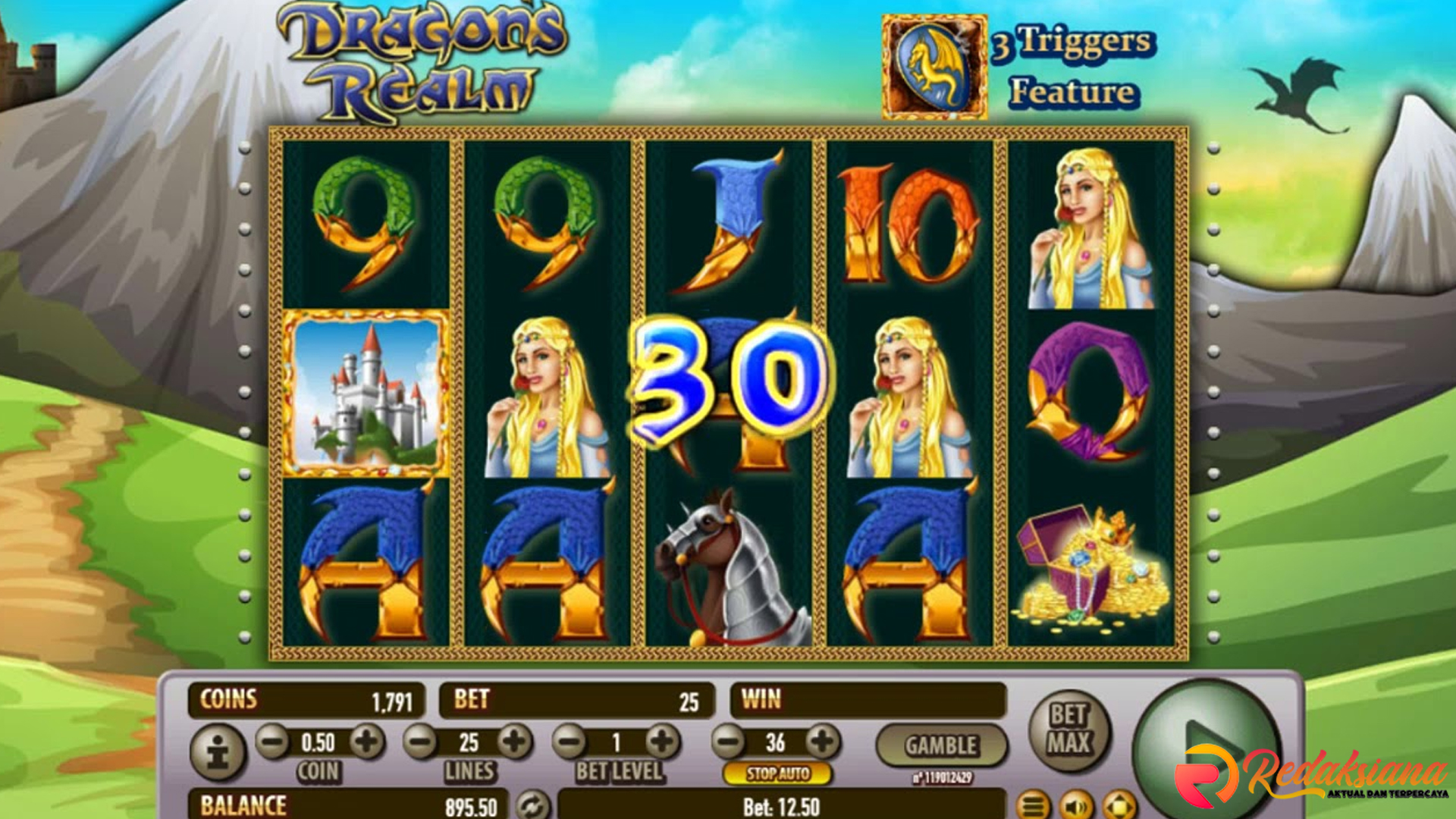Increase the coin value
Image resolution: width=1456 pixels, height=819 pixels.
(x=367, y=742)
